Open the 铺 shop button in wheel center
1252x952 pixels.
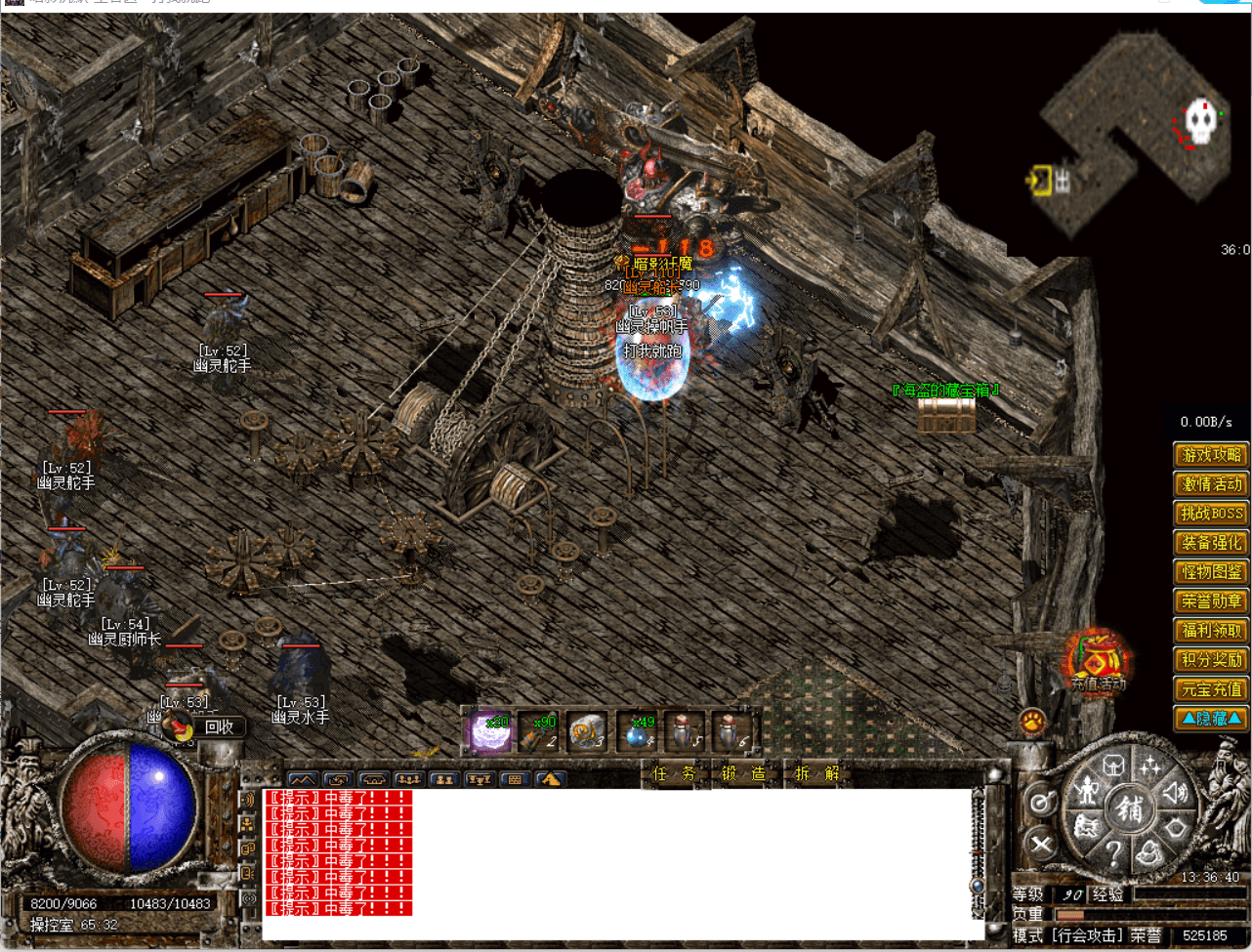(1129, 808)
